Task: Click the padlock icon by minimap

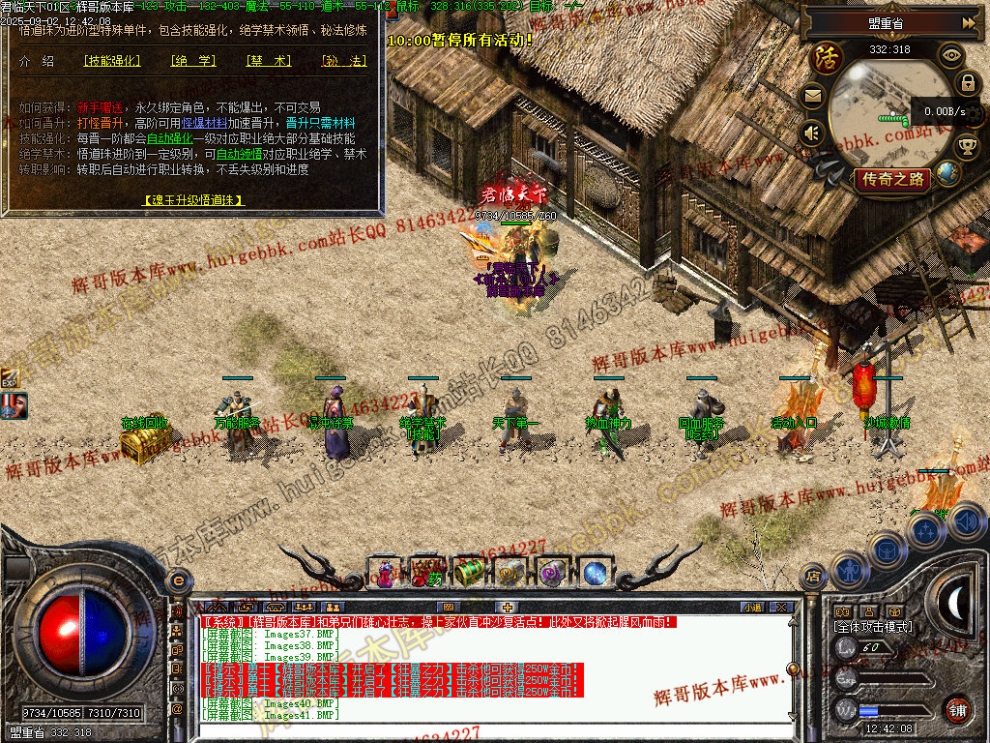Action: [x=967, y=83]
